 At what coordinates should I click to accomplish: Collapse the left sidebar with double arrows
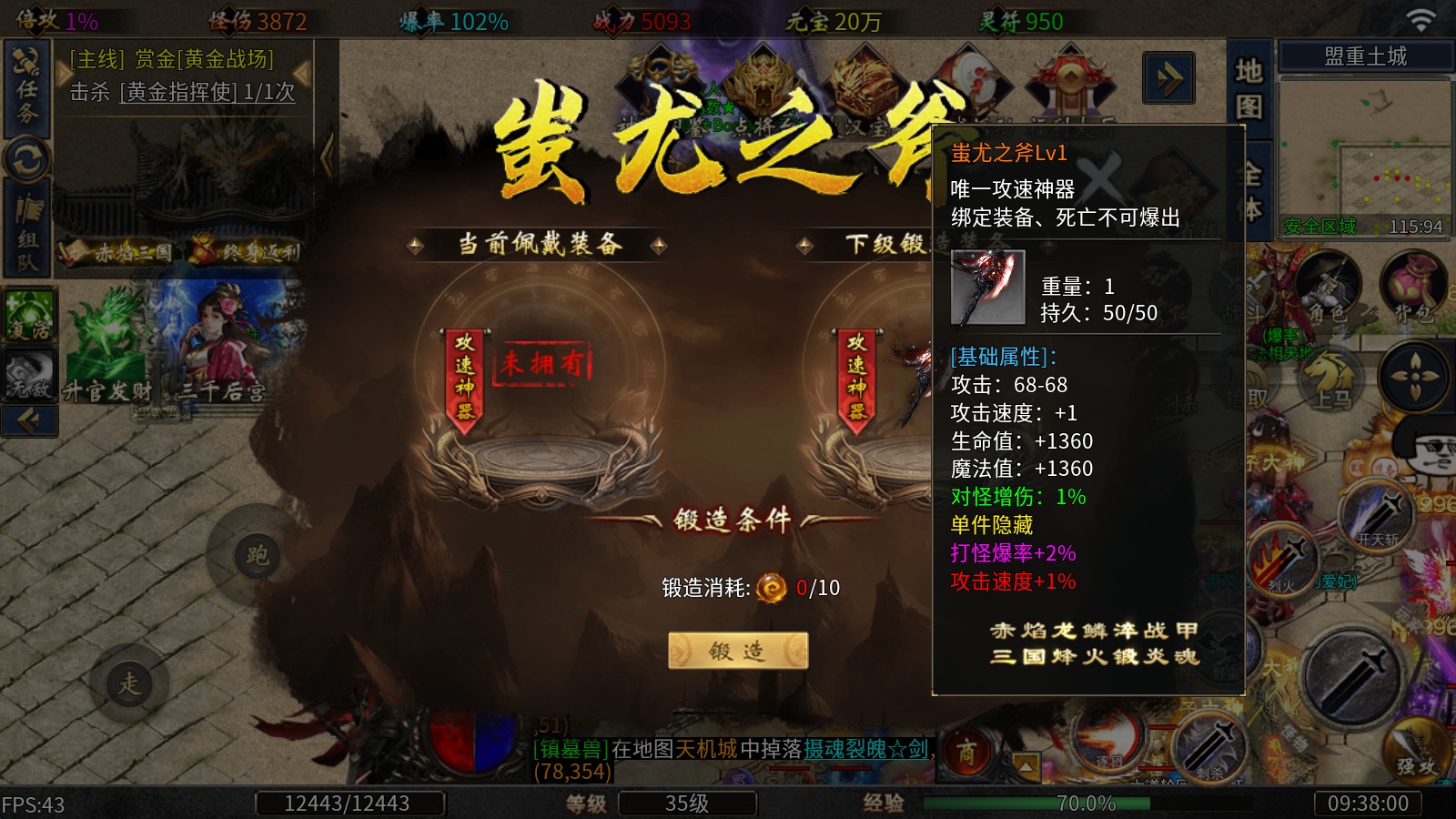click(30, 420)
